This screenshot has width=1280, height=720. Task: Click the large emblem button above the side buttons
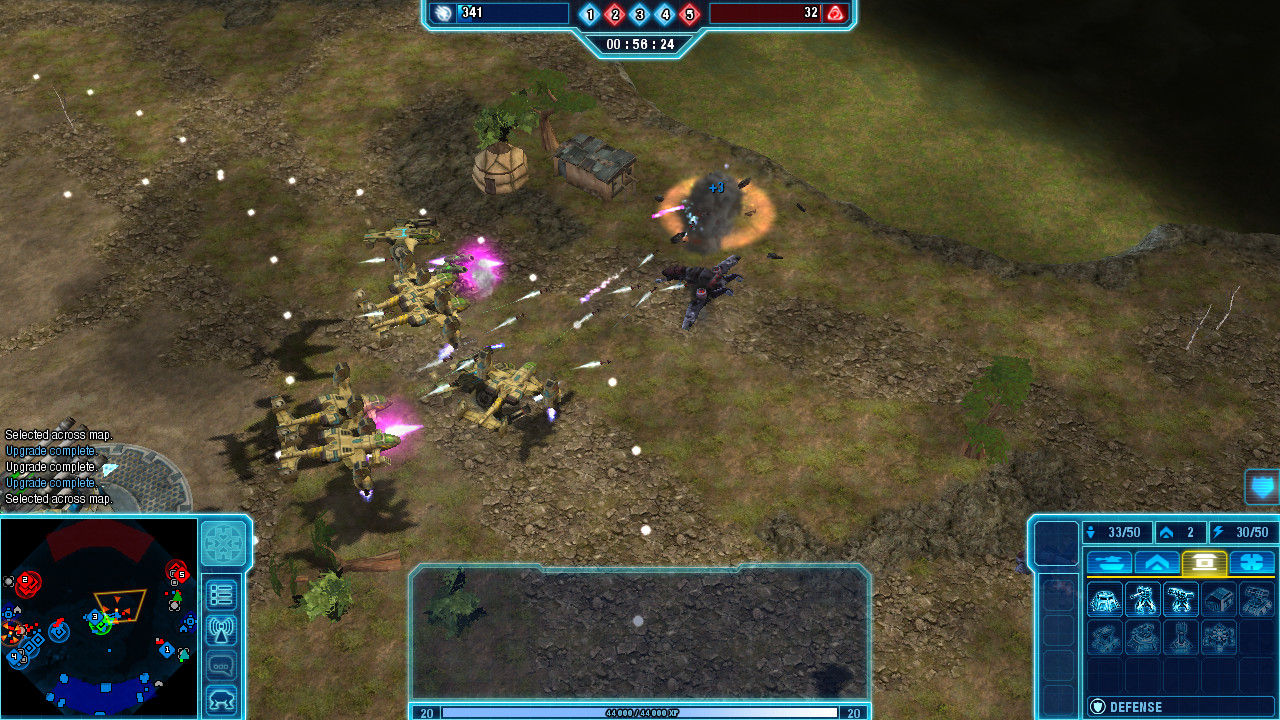[224, 544]
